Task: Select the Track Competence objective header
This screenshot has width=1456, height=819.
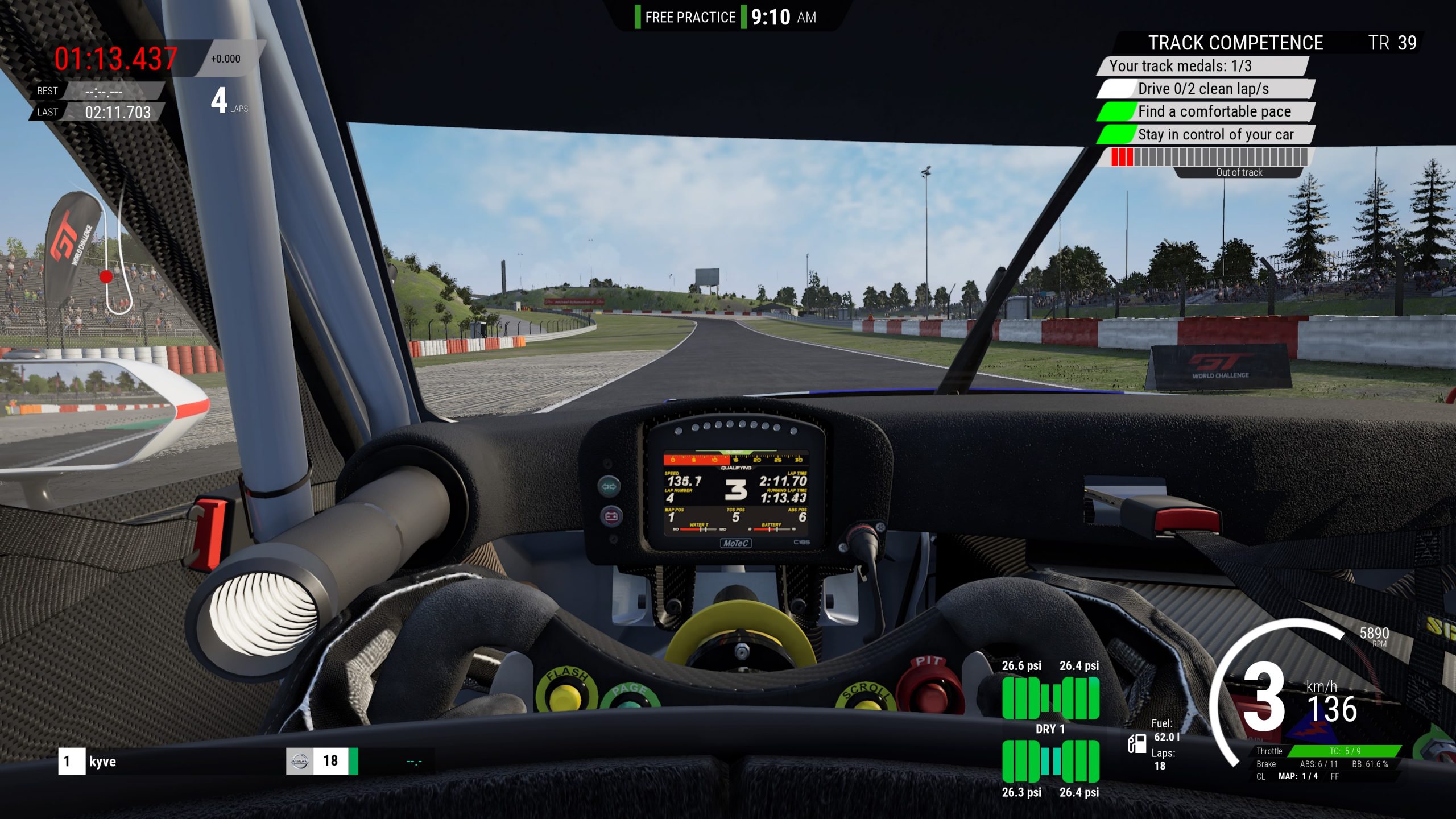Action: pos(1235,43)
